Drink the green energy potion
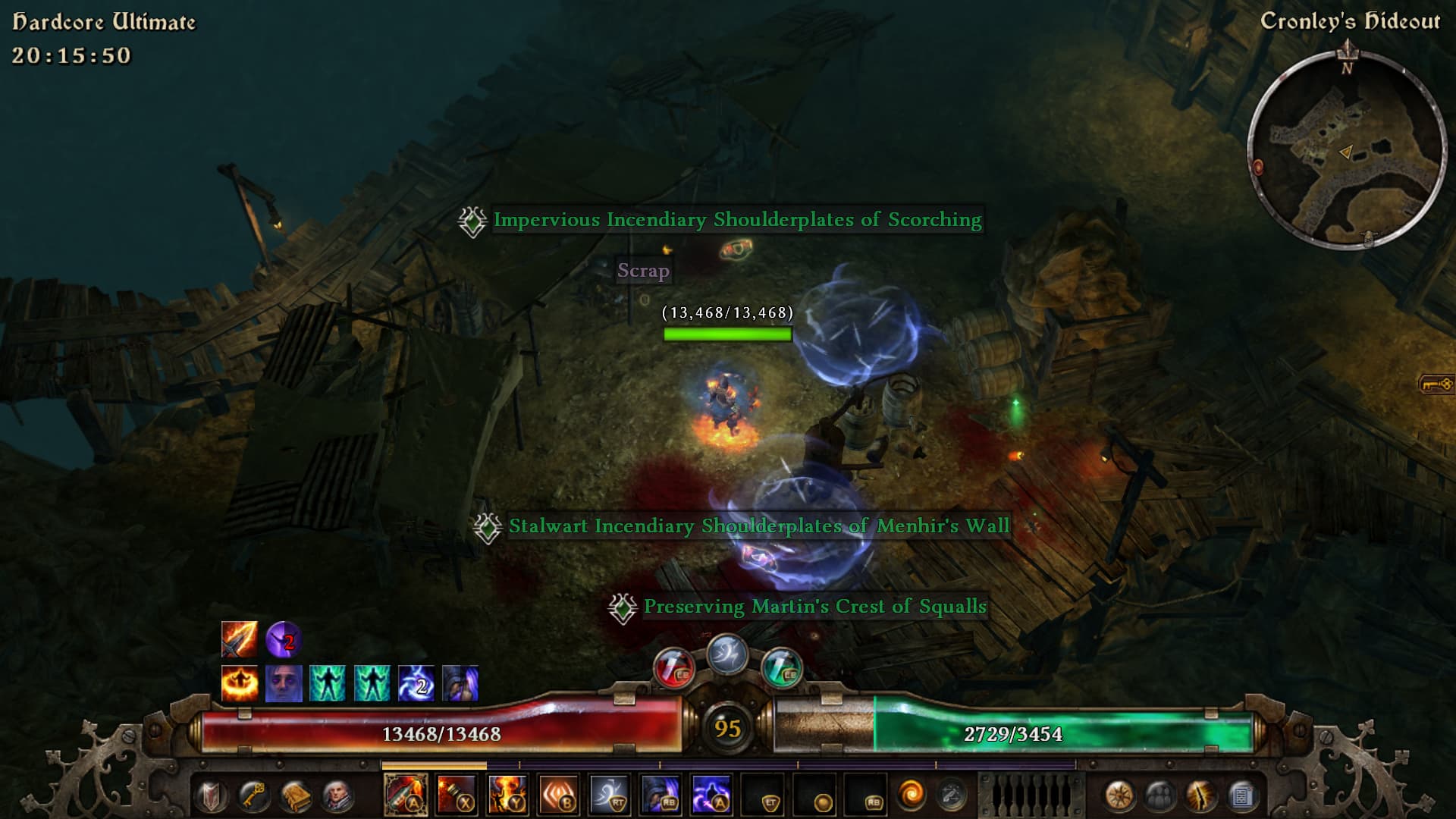 [x=781, y=667]
